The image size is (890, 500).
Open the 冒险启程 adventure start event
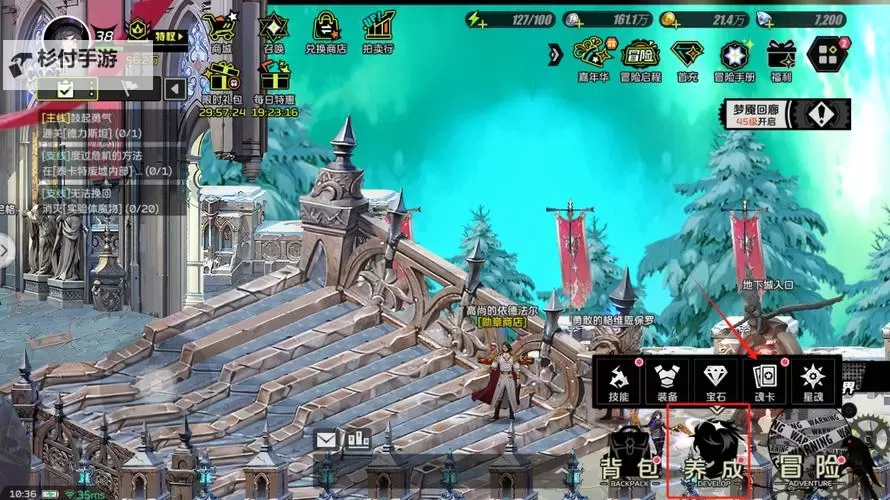[640, 56]
